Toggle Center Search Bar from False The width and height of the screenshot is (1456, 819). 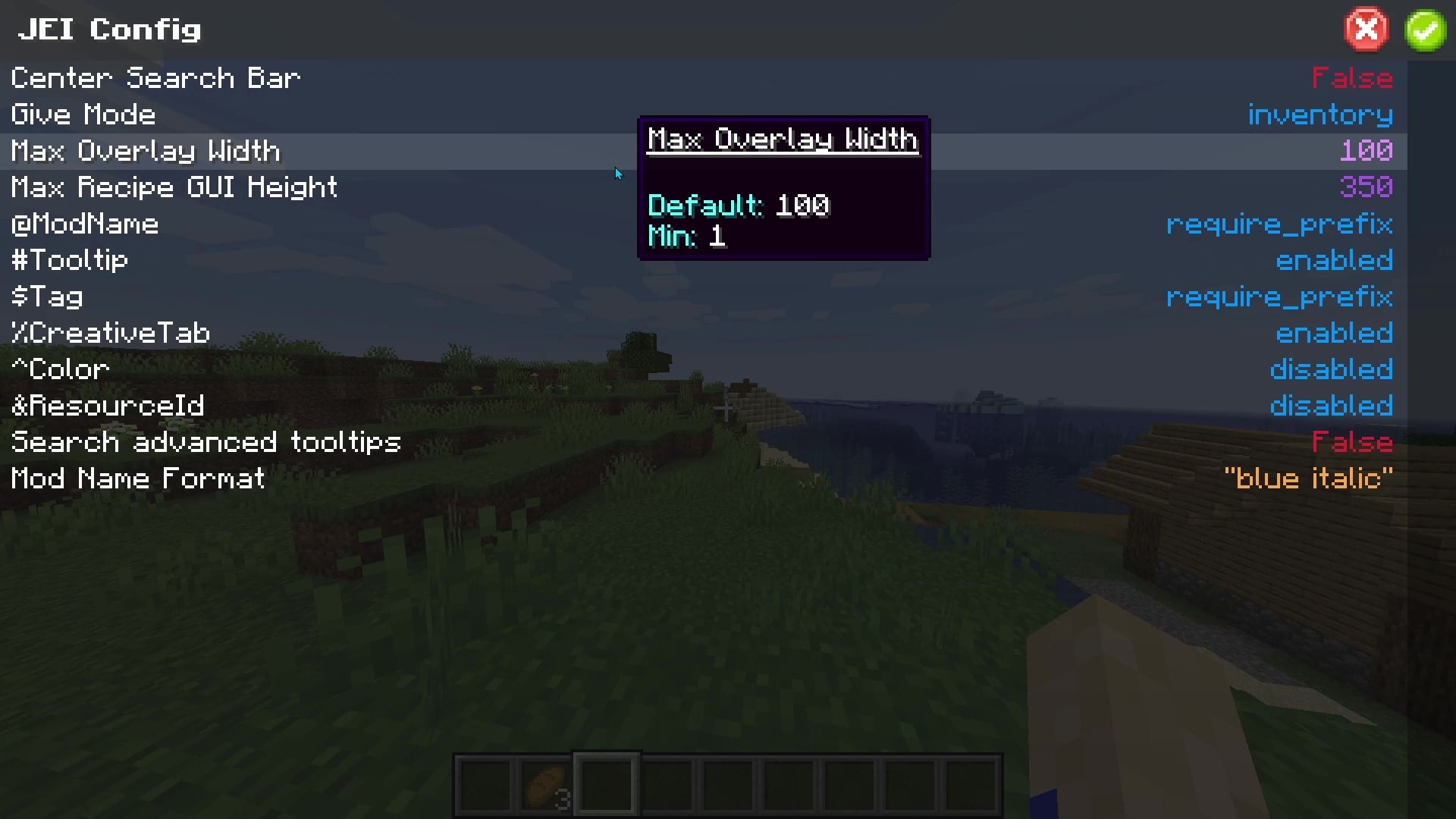pyautogui.click(x=1352, y=77)
